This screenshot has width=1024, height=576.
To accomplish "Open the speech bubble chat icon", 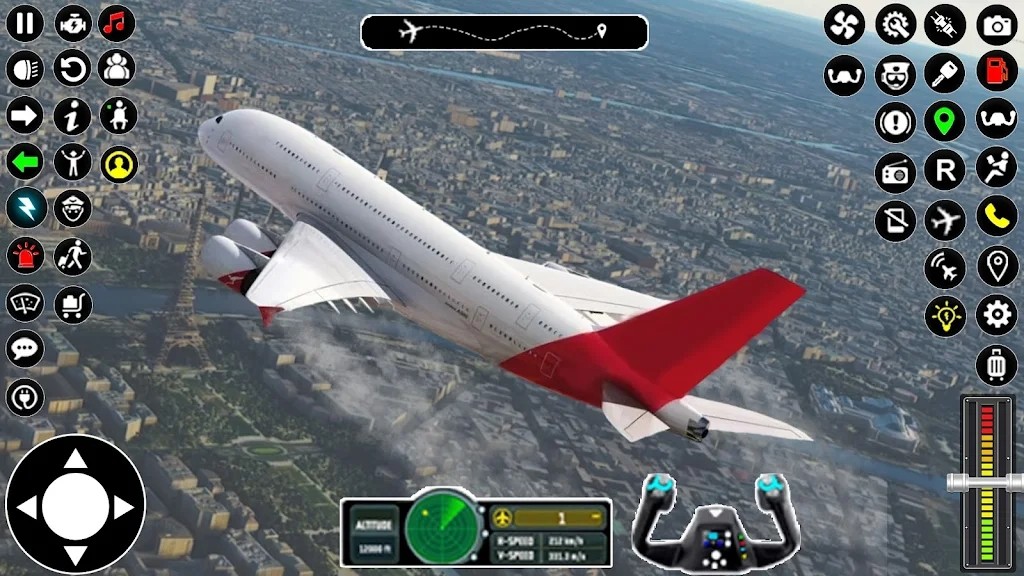I will [26, 349].
